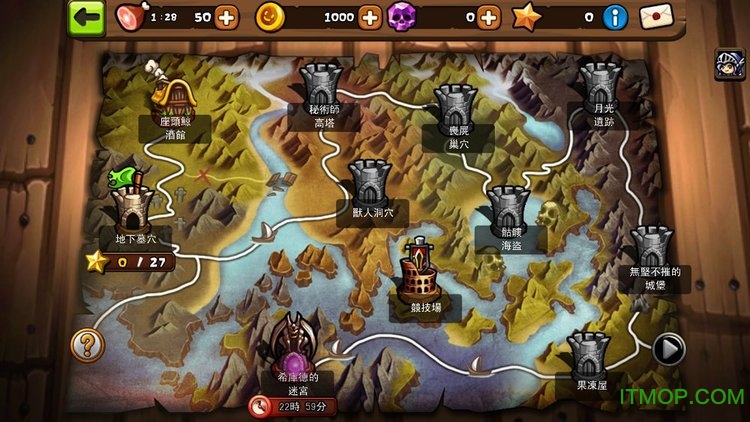750x422 pixels.
Task: Select the 月光遺跡 level
Action: pyautogui.click(x=600, y=84)
